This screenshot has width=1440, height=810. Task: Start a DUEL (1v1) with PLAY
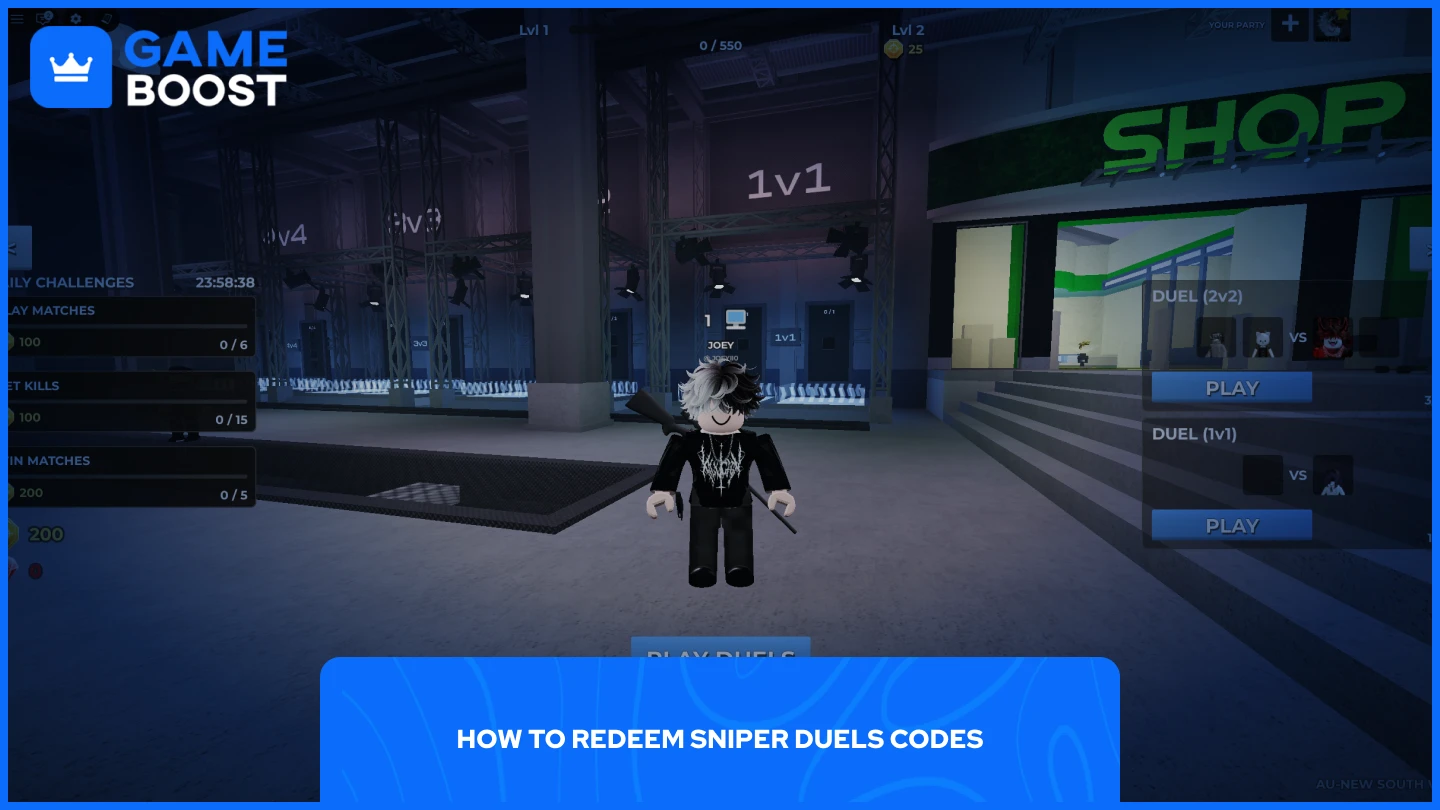pos(1231,525)
